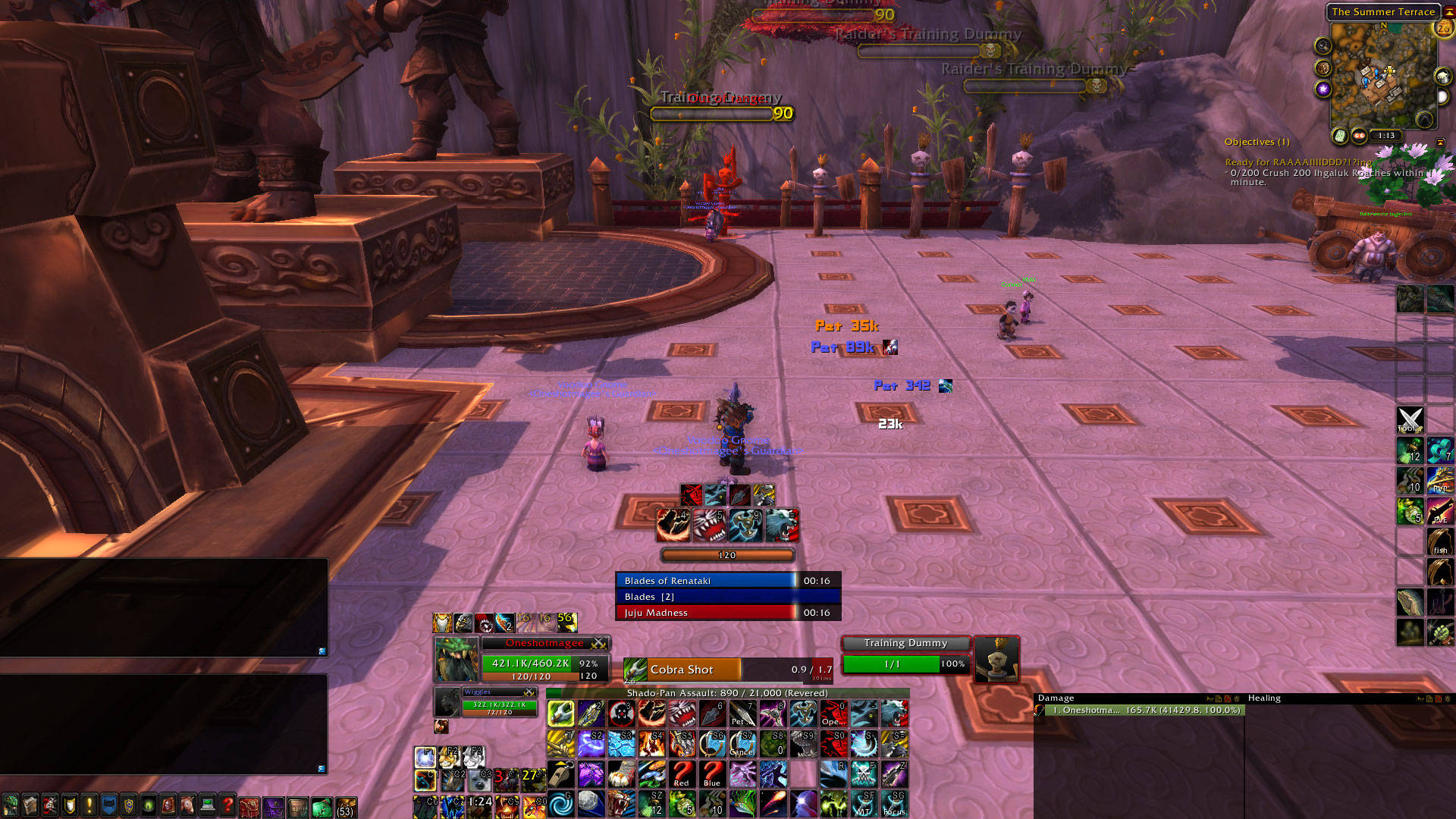The height and width of the screenshot is (819, 1456).
Task: Click the whistle action button
Action: pos(560,774)
